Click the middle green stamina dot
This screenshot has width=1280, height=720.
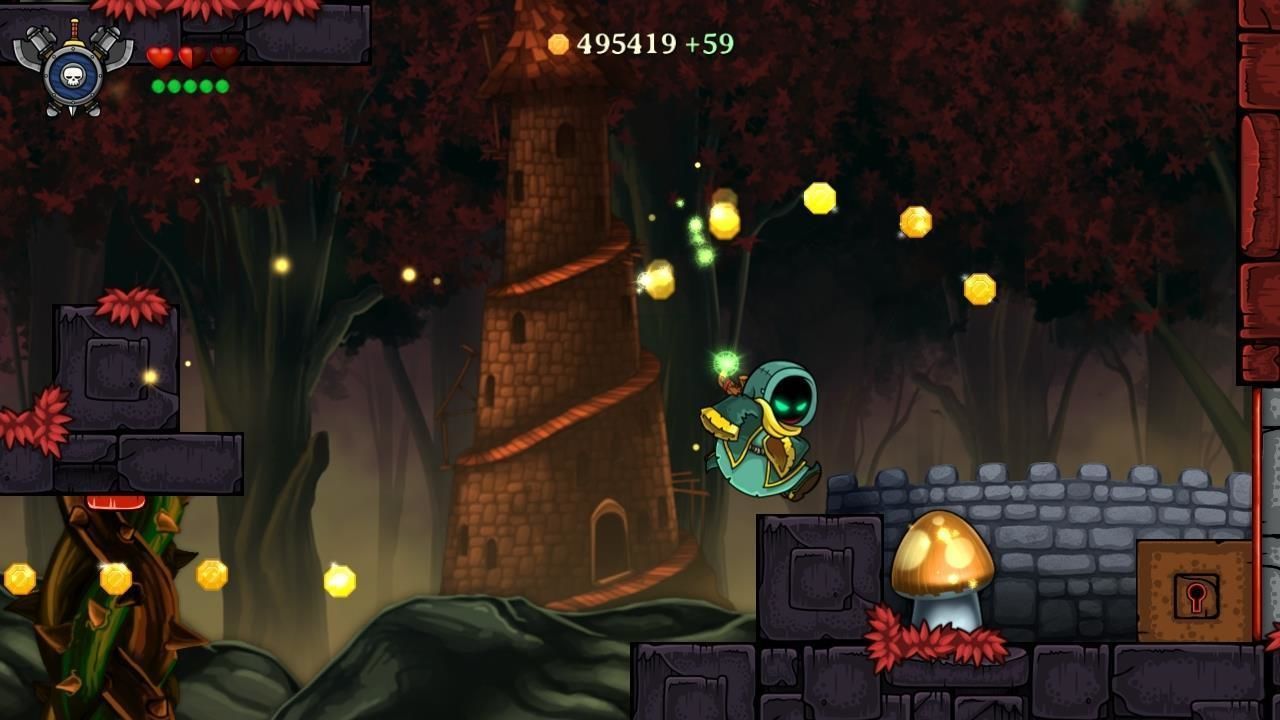tap(190, 86)
